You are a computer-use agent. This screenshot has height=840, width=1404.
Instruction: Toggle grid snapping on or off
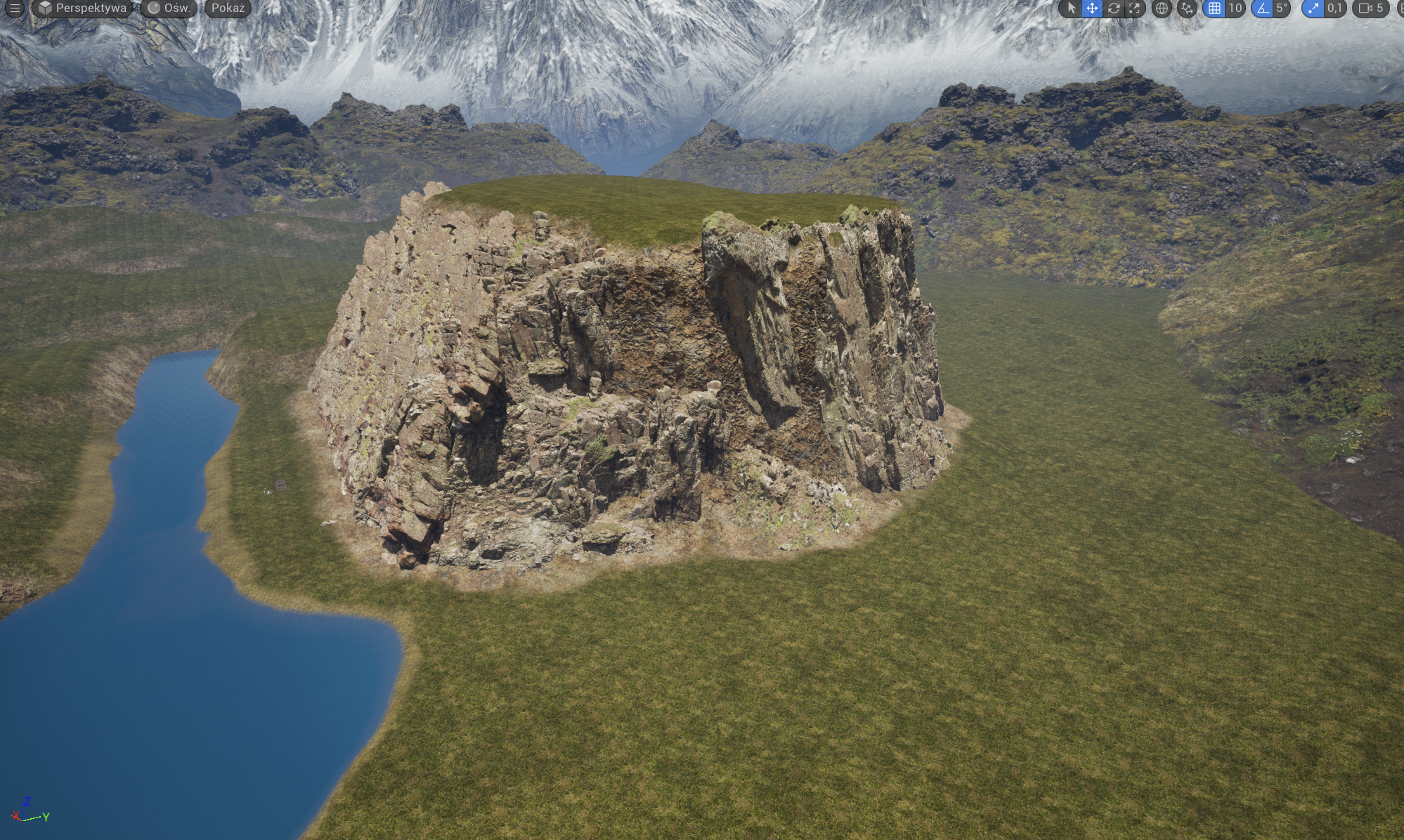click(x=1214, y=8)
